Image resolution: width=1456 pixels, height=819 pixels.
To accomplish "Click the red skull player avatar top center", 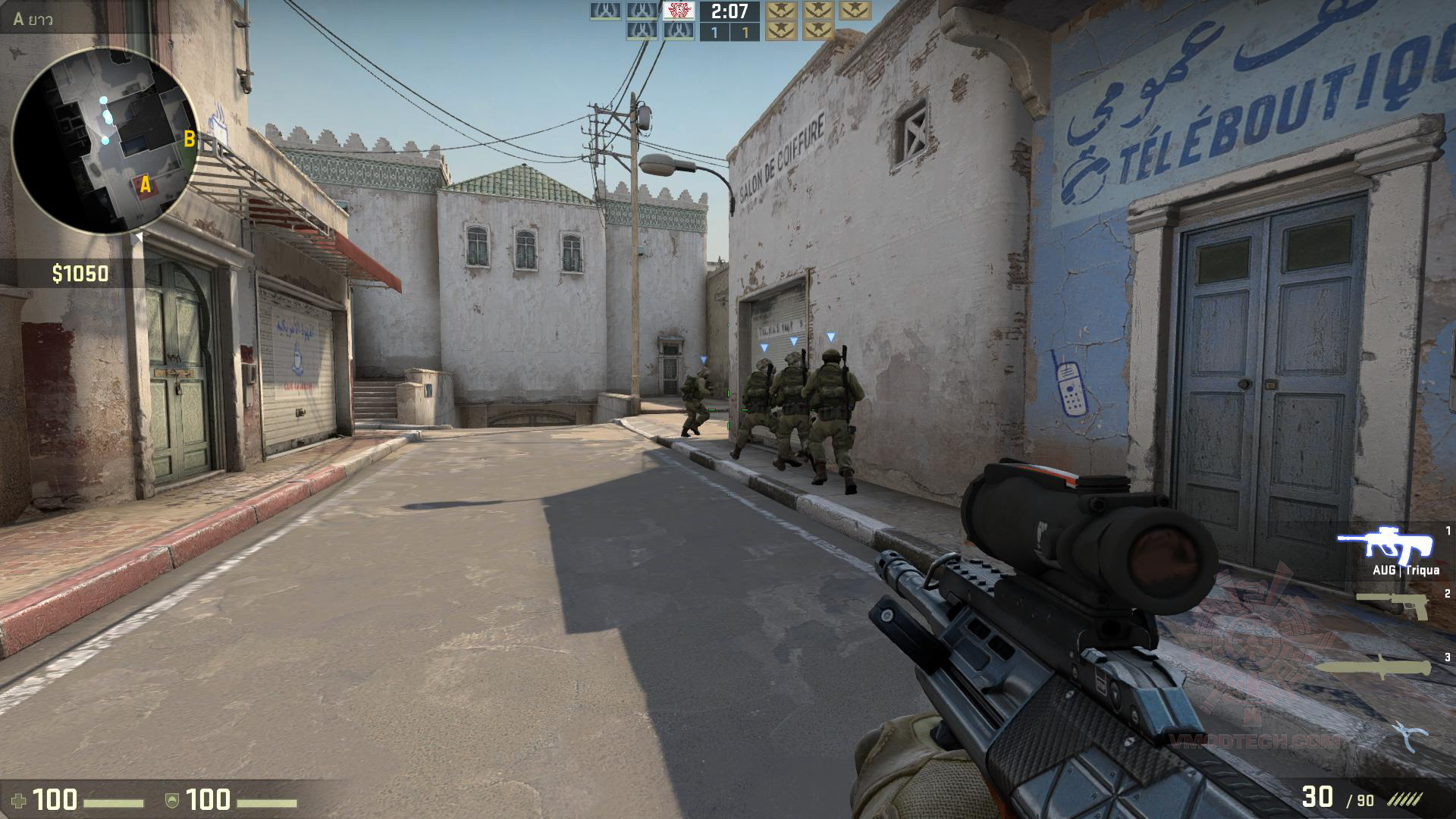I will point(677,12).
